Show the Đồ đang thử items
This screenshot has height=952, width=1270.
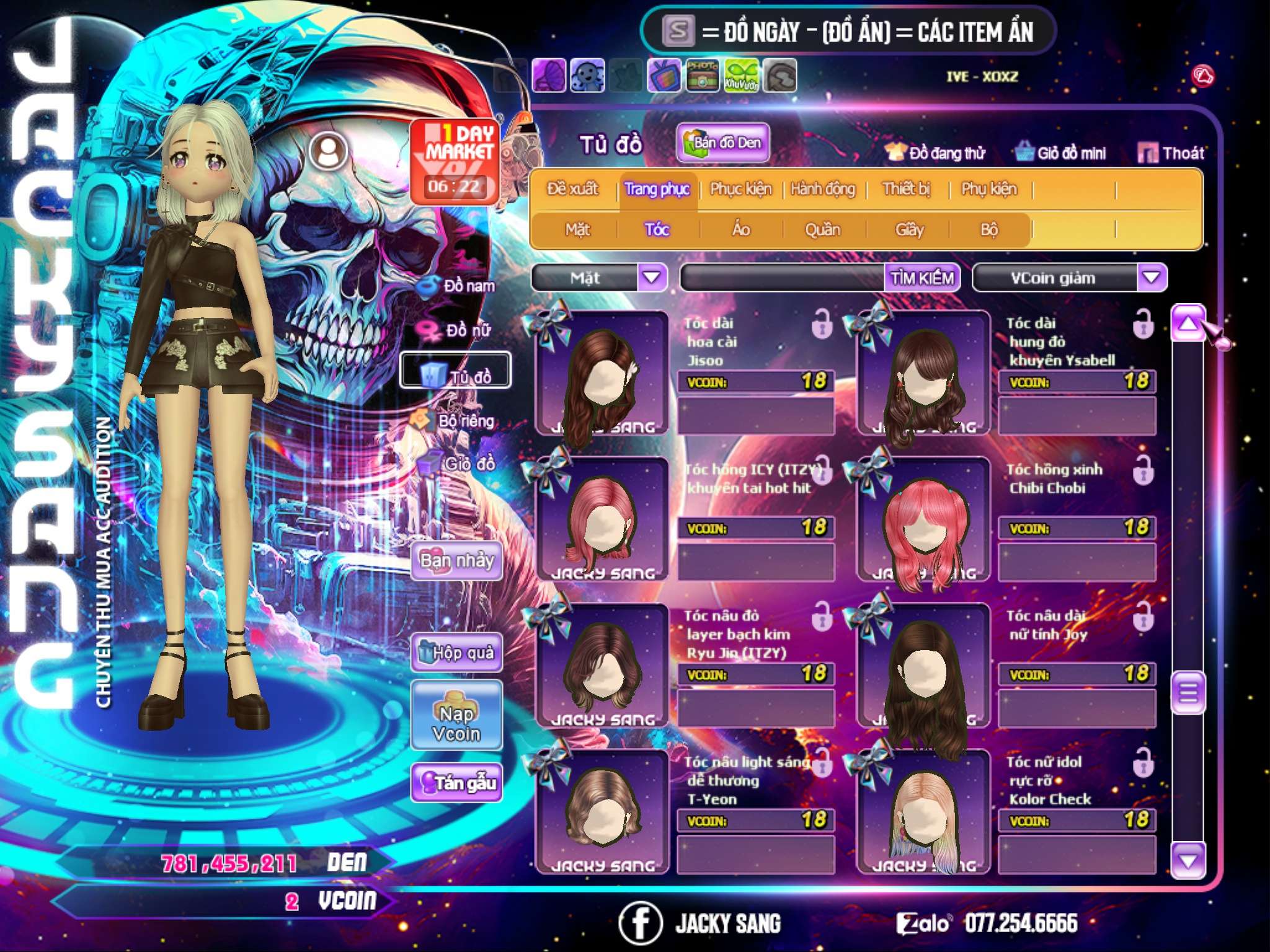(936, 152)
